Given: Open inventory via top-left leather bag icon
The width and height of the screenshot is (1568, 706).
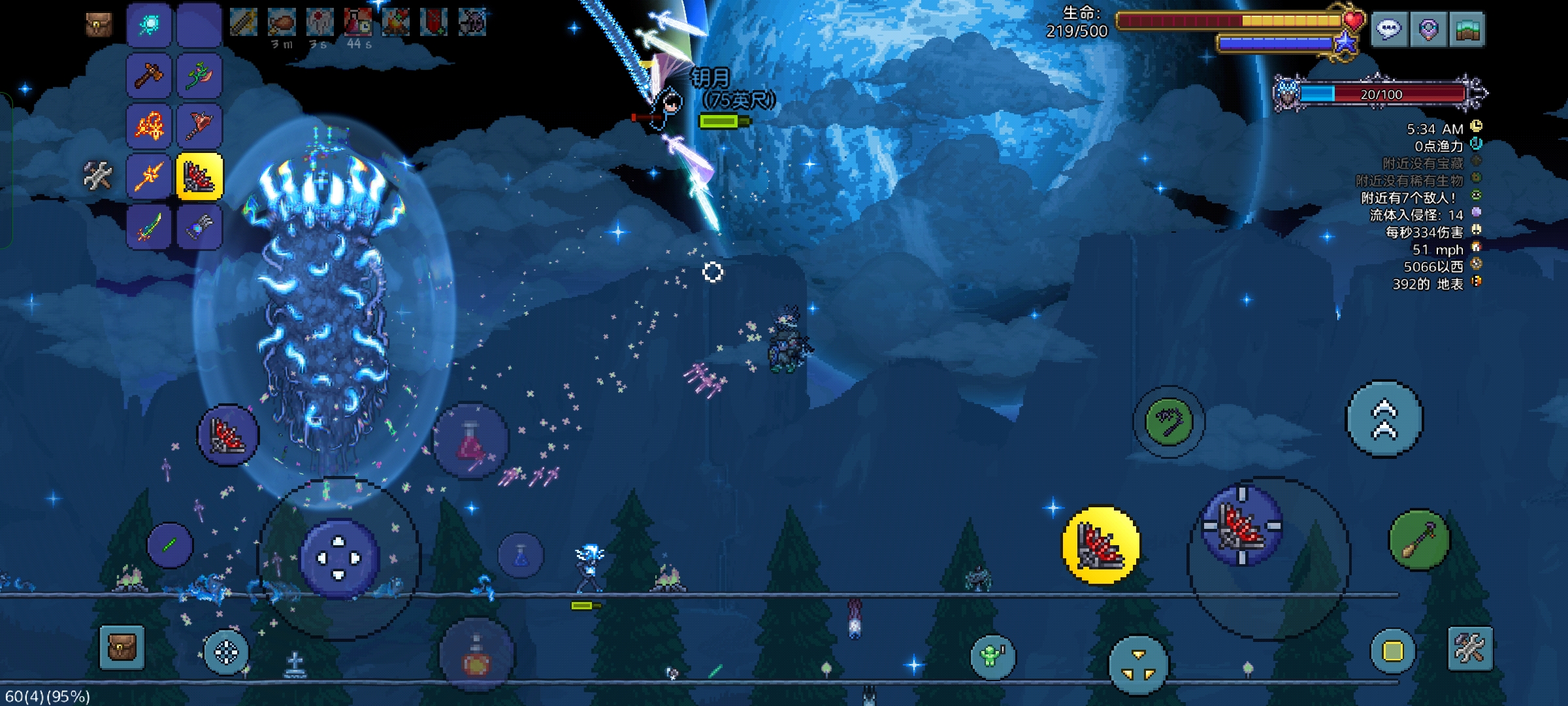Looking at the screenshot, I should (x=99, y=25).
